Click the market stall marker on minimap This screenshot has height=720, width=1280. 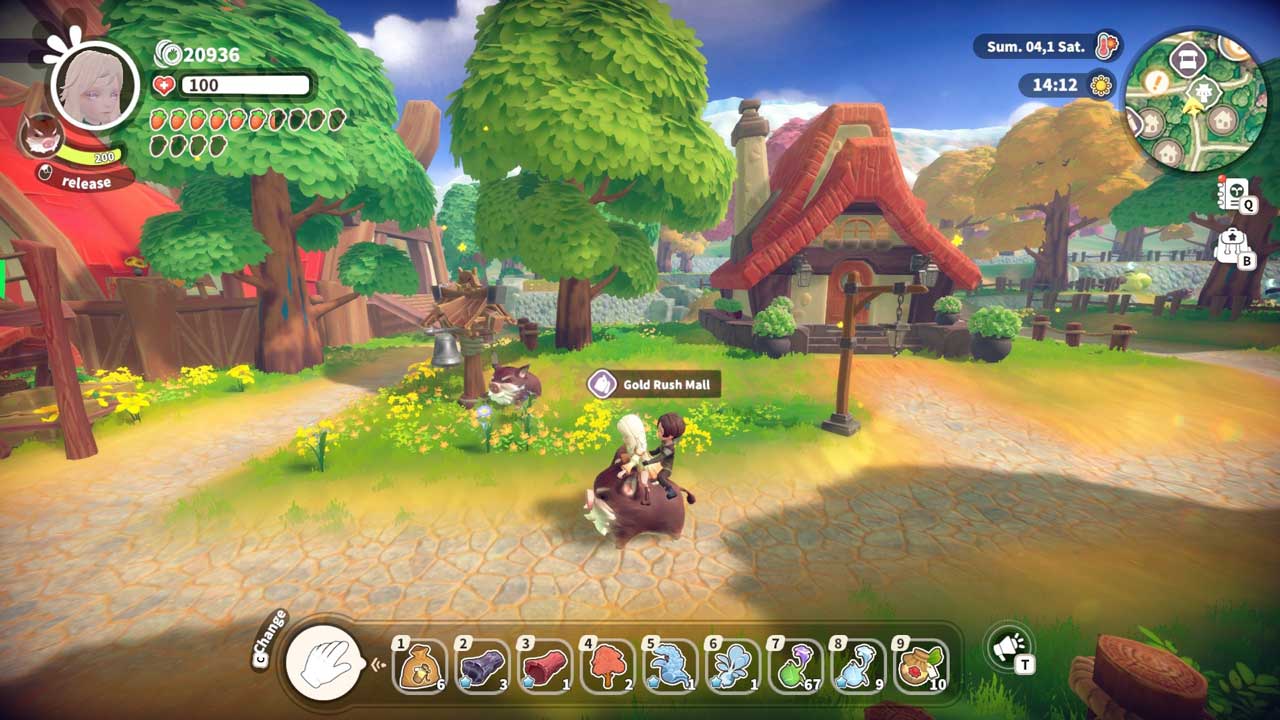click(1189, 59)
